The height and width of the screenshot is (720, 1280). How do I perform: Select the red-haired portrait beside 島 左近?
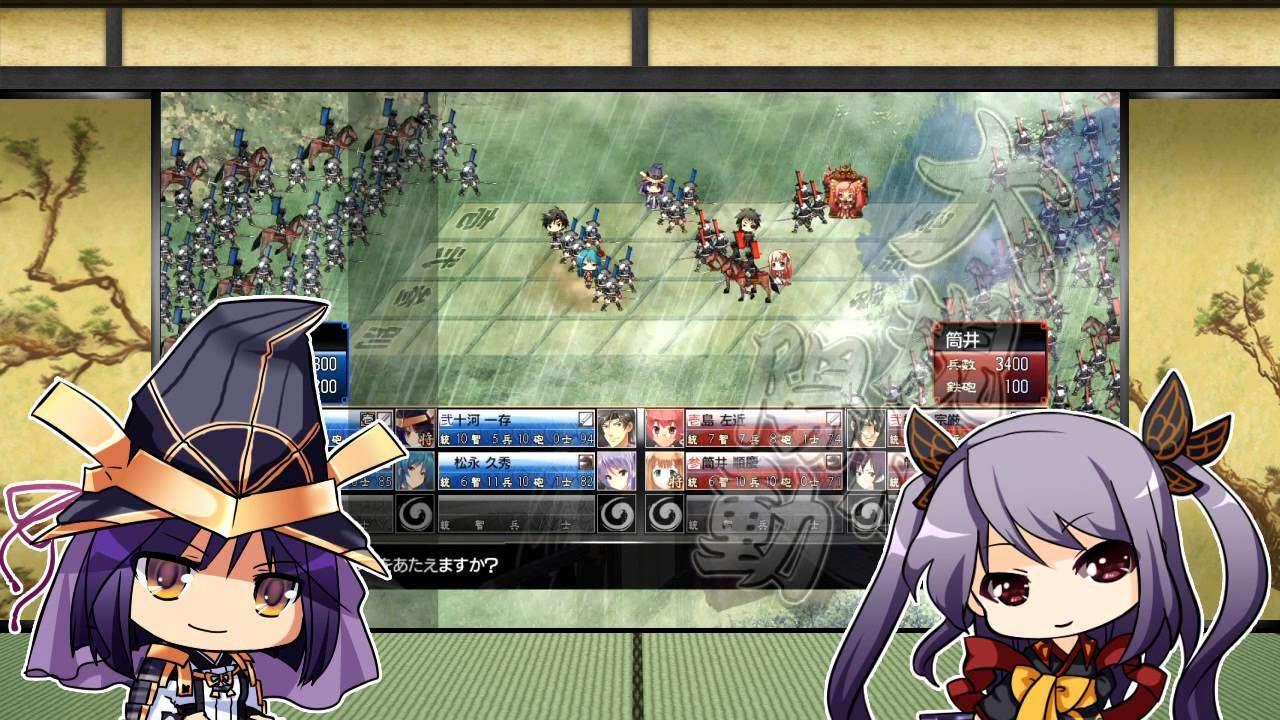664,428
